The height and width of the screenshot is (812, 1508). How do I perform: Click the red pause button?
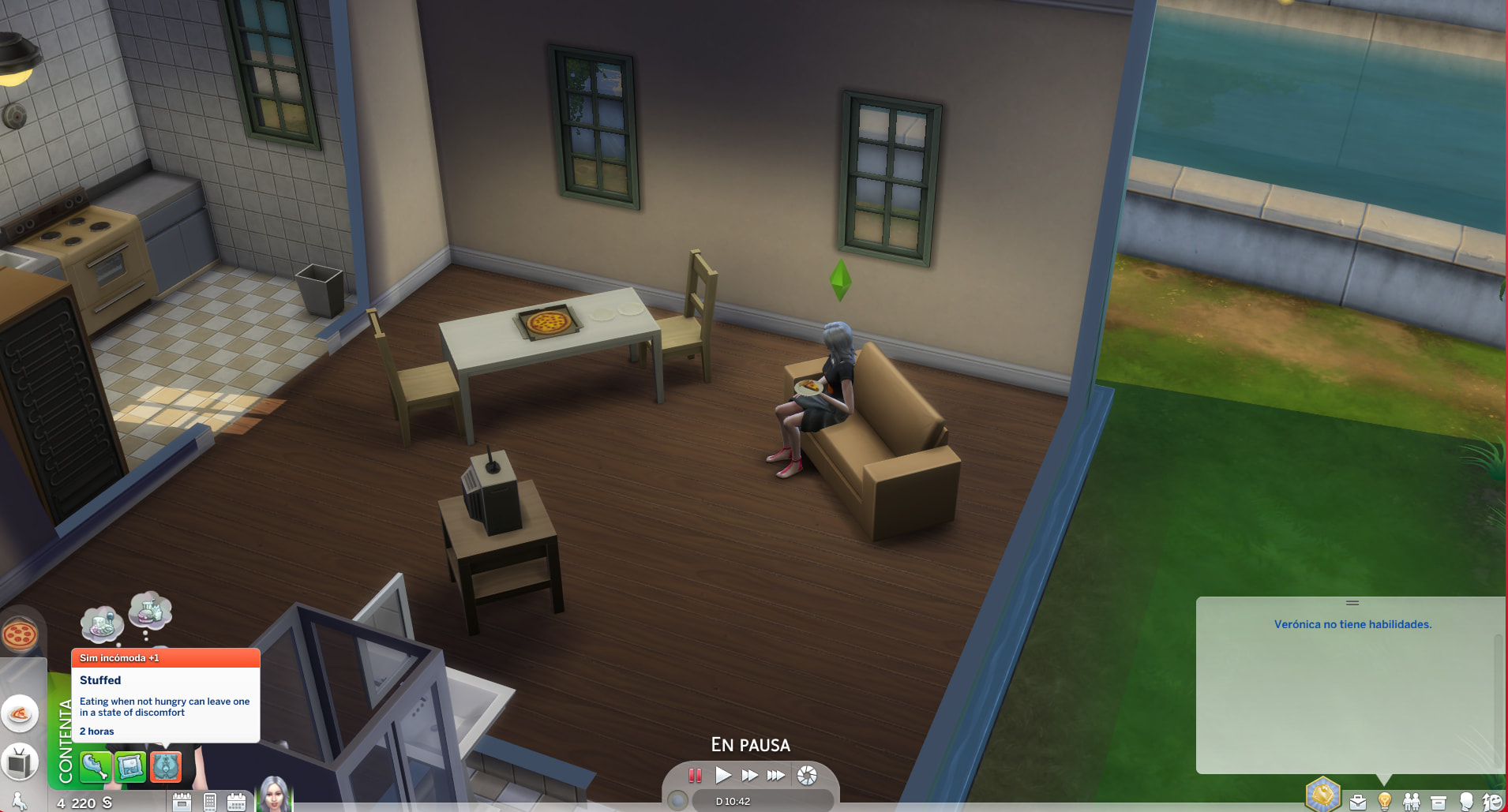[695, 775]
